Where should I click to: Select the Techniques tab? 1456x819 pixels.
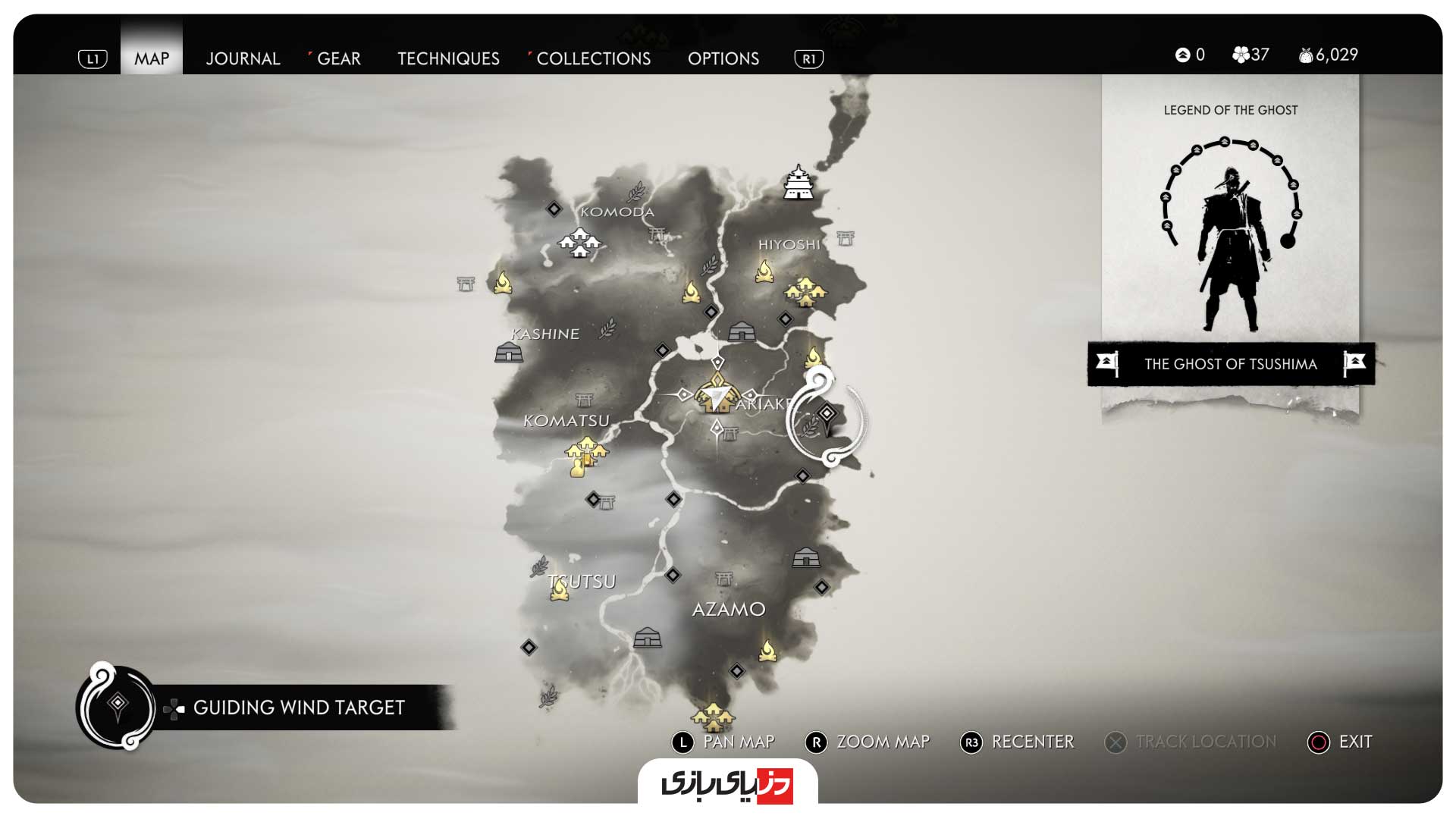point(448,58)
